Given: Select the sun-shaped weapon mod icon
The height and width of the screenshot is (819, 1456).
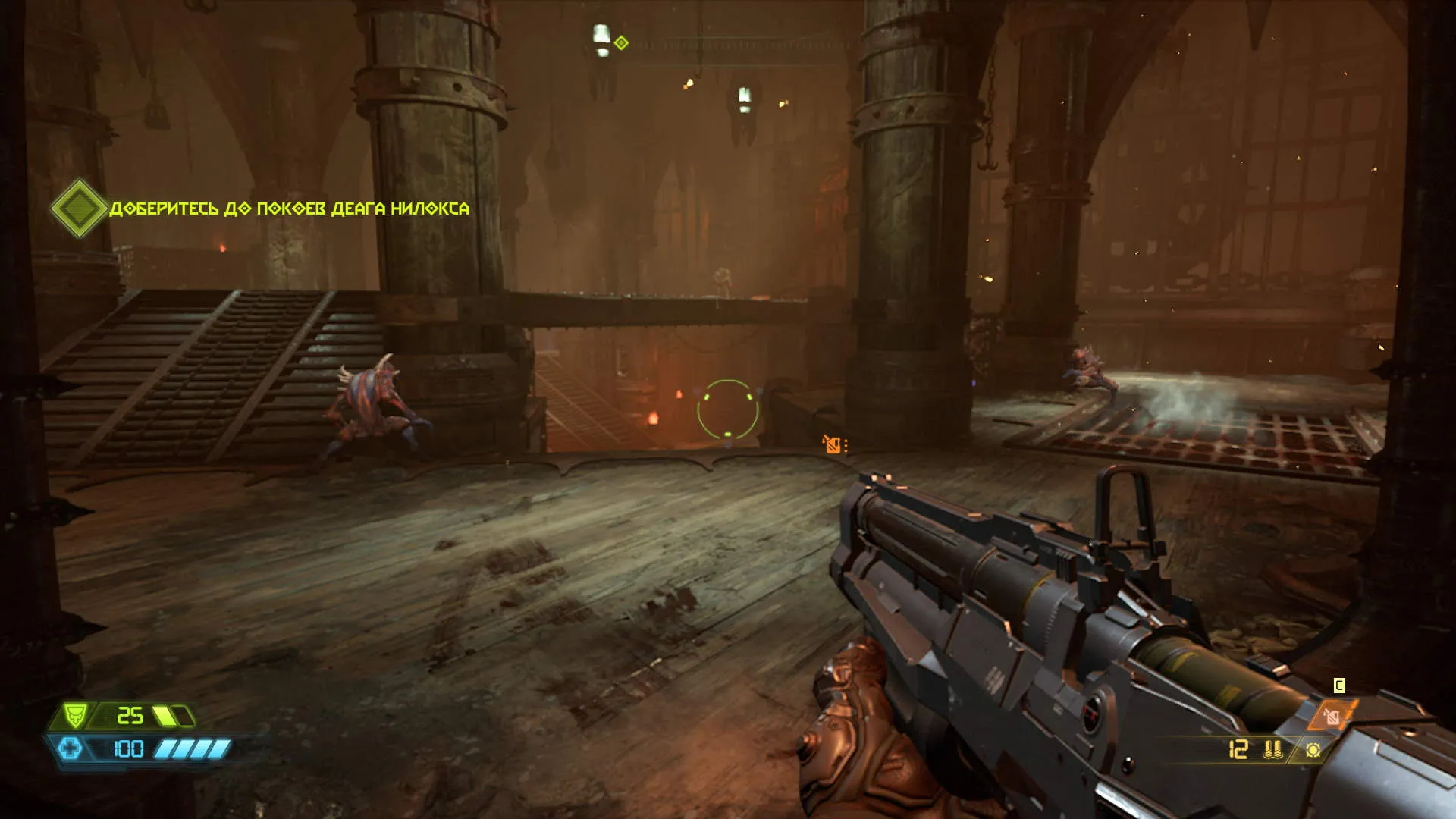Looking at the screenshot, I should click(x=1313, y=750).
